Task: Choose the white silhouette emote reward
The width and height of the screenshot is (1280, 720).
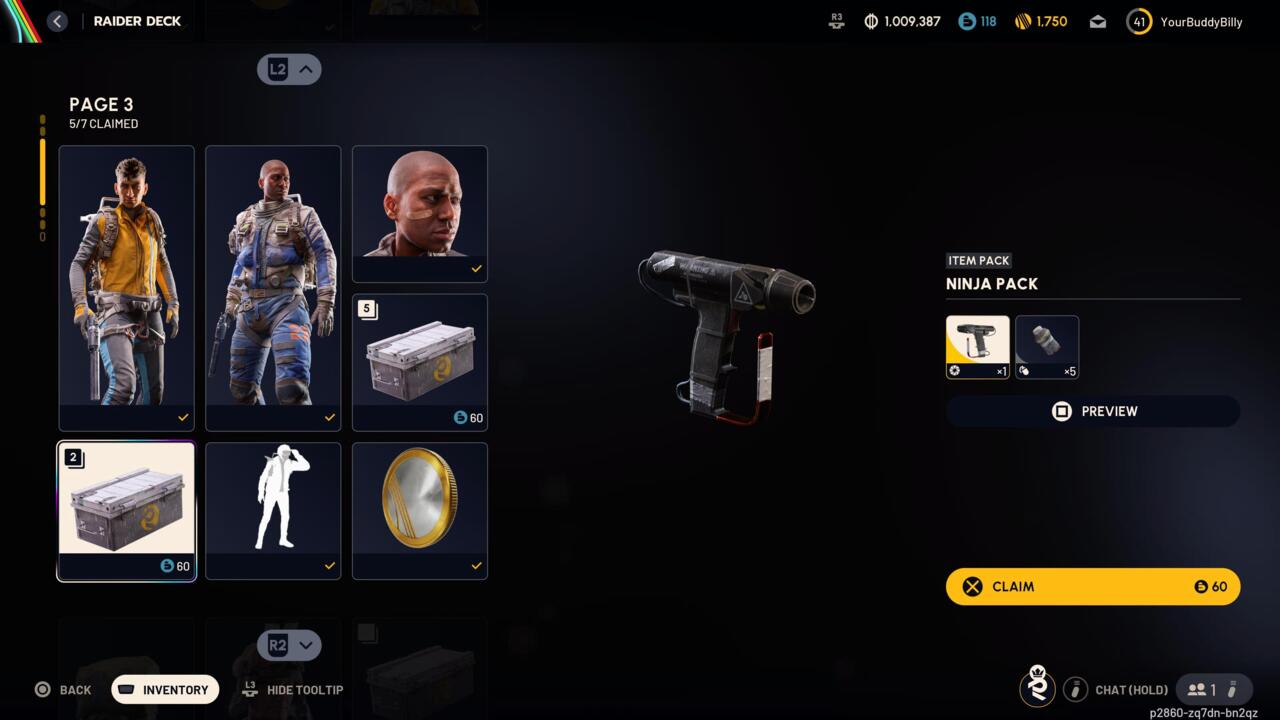Action: tap(273, 510)
